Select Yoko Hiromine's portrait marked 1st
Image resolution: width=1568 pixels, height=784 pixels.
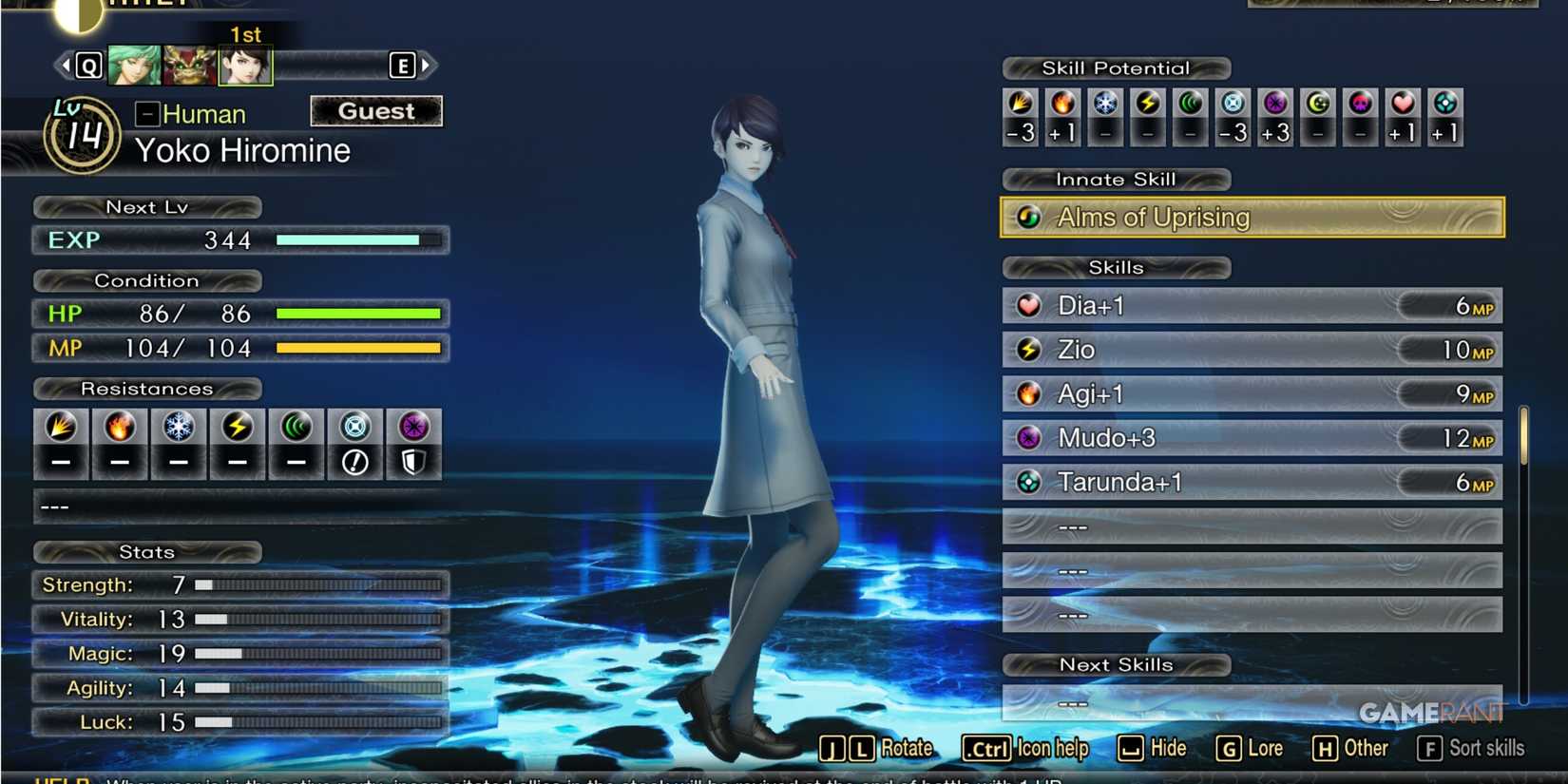[x=245, y=67]
